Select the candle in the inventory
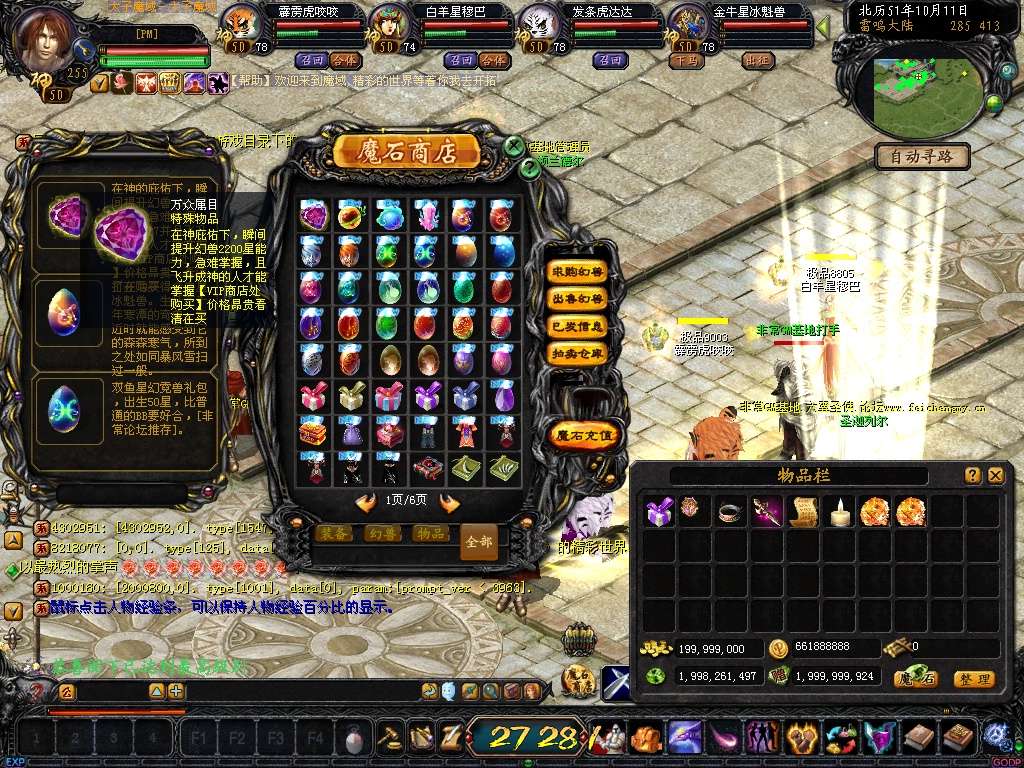The image size is (1024, 768). pyautogui.click(x=840, y=511)
